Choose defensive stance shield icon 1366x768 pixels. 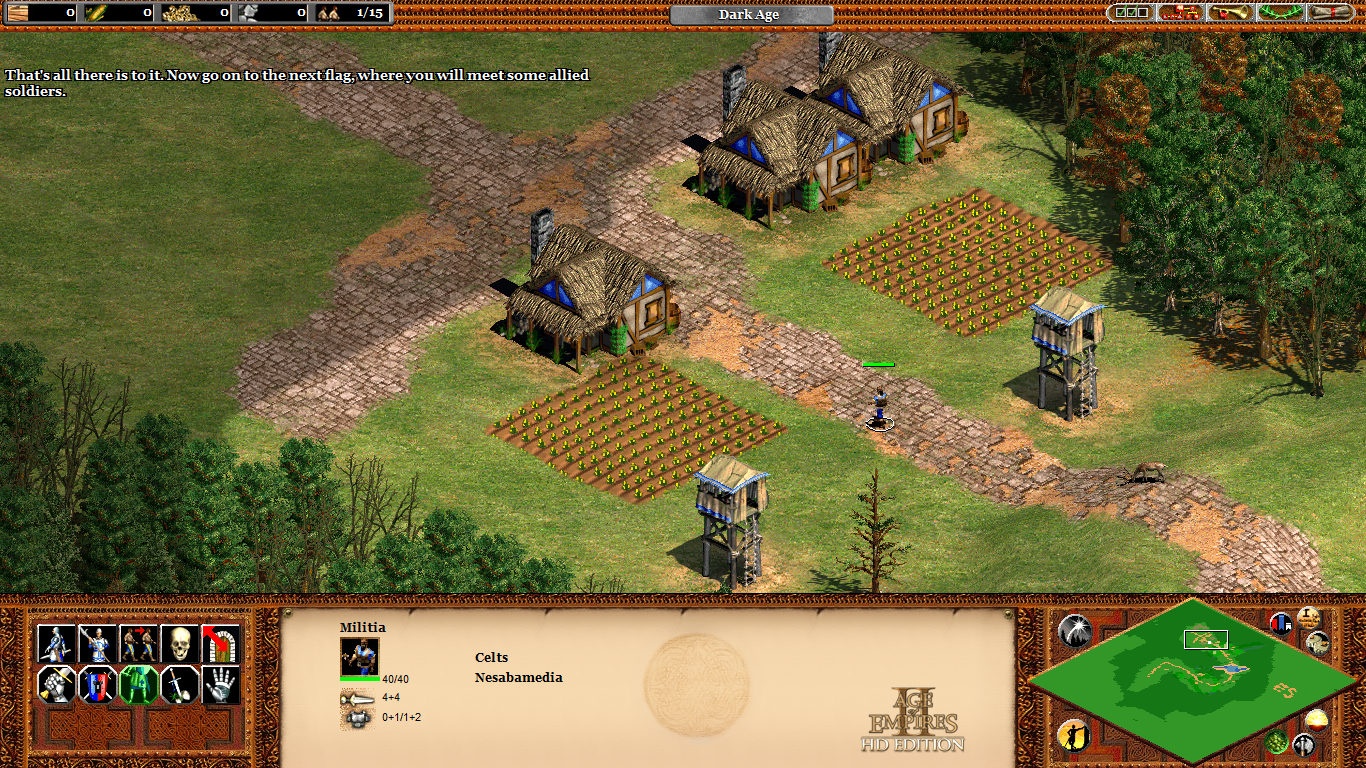pos(98,685)
